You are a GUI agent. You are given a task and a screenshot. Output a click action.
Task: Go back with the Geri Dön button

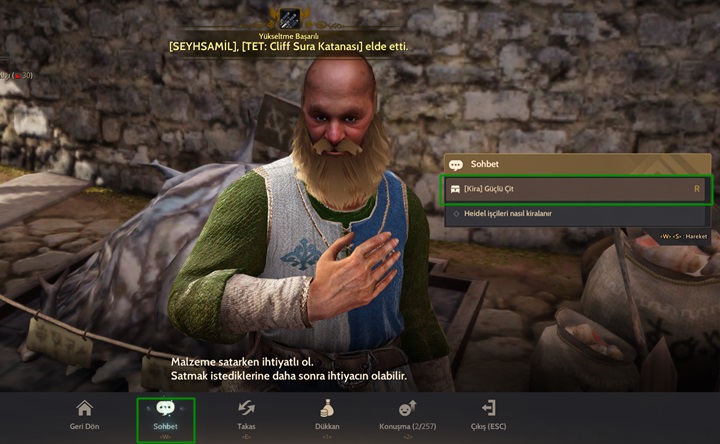tap(84, 415)
